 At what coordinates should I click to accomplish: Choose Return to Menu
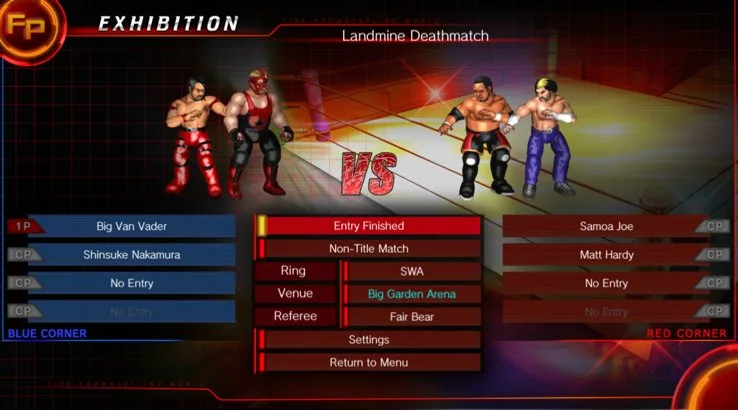pos(368,362)
